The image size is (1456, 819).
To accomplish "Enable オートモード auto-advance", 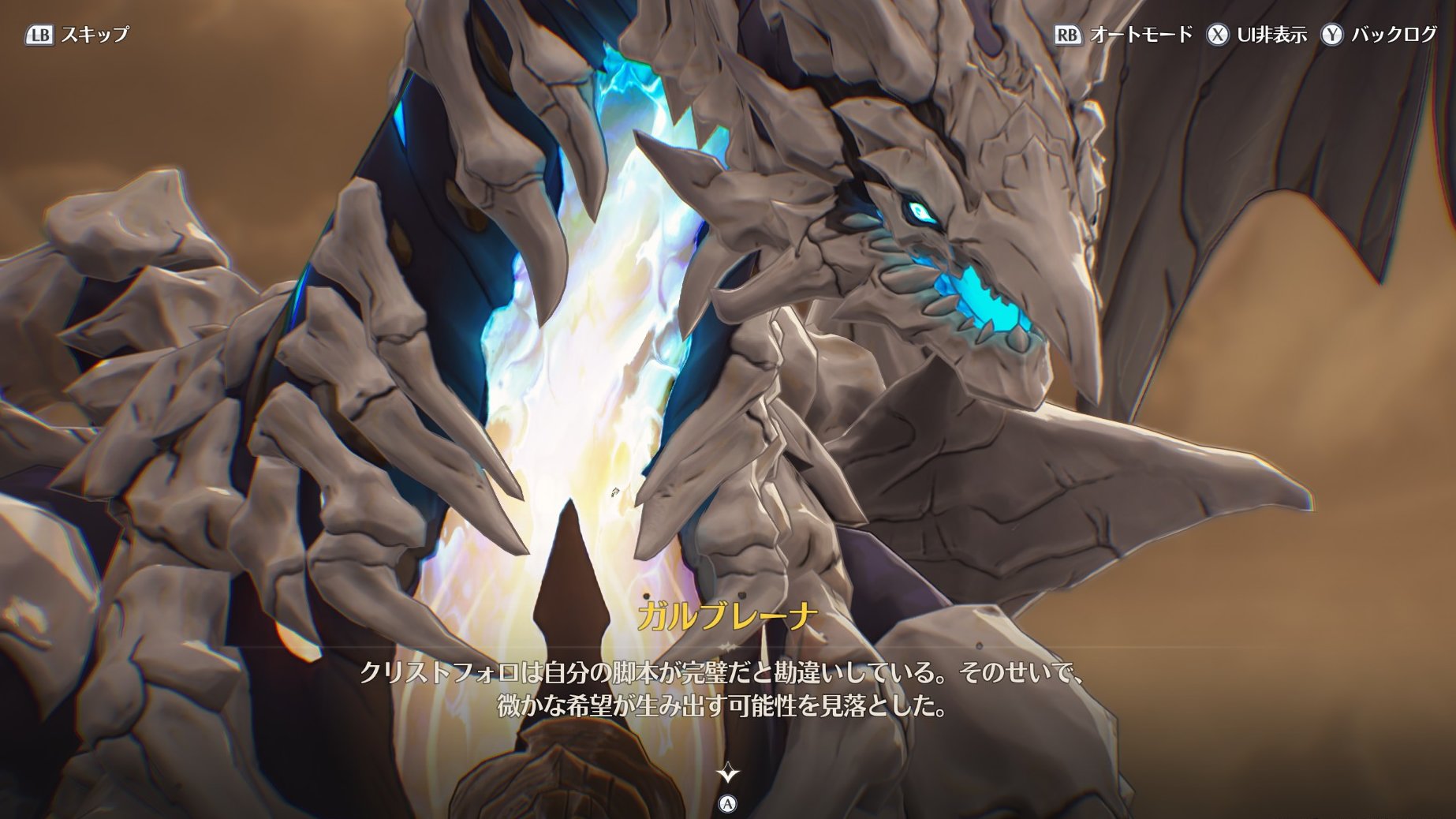I will pyautogui.click(x=1123, y=35).
